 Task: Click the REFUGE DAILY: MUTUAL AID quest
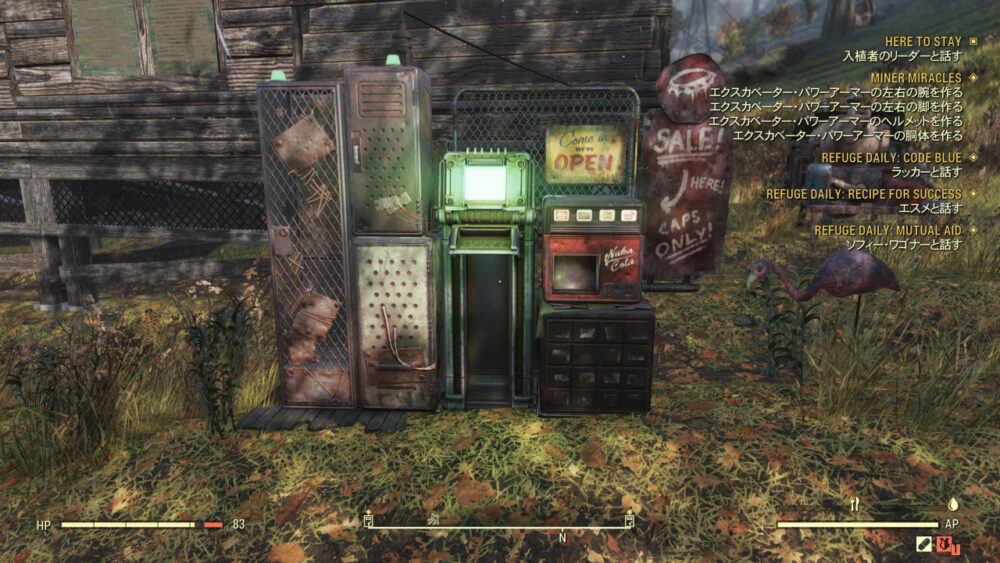(x=887, y=230)
